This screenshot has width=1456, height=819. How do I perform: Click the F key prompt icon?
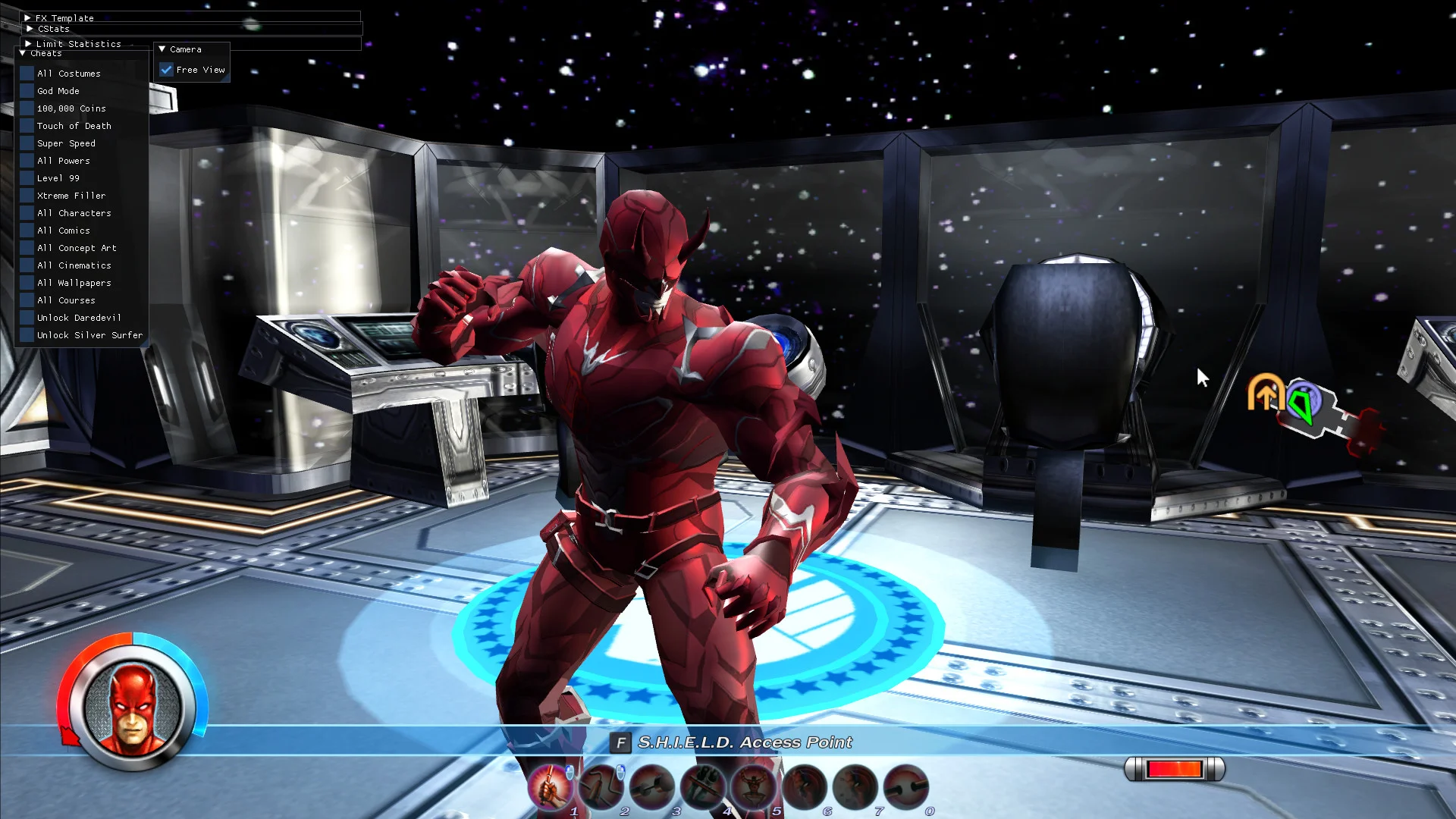[x=620, y=743]
